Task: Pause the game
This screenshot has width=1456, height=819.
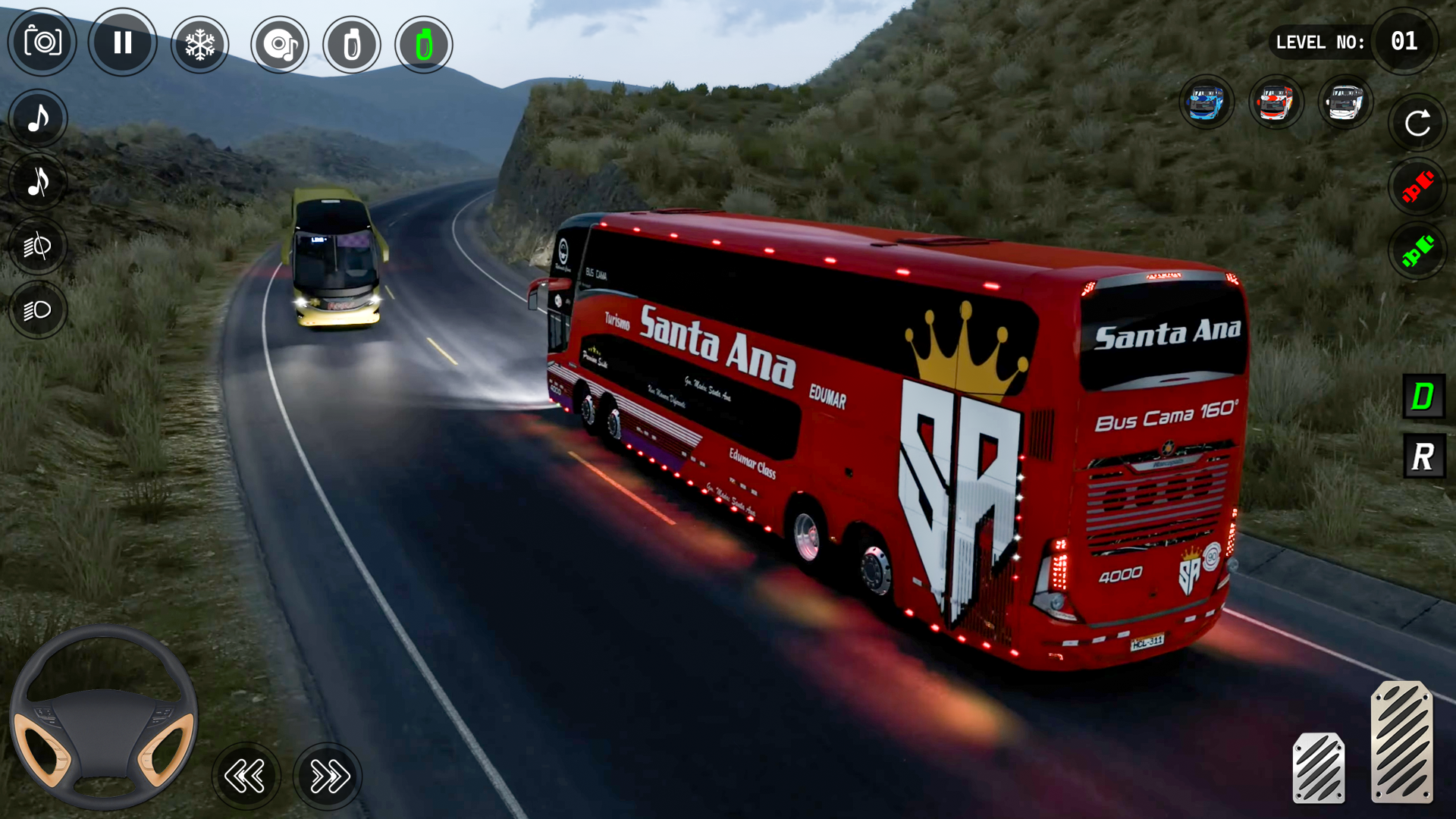Action: [x=122, y=42]
